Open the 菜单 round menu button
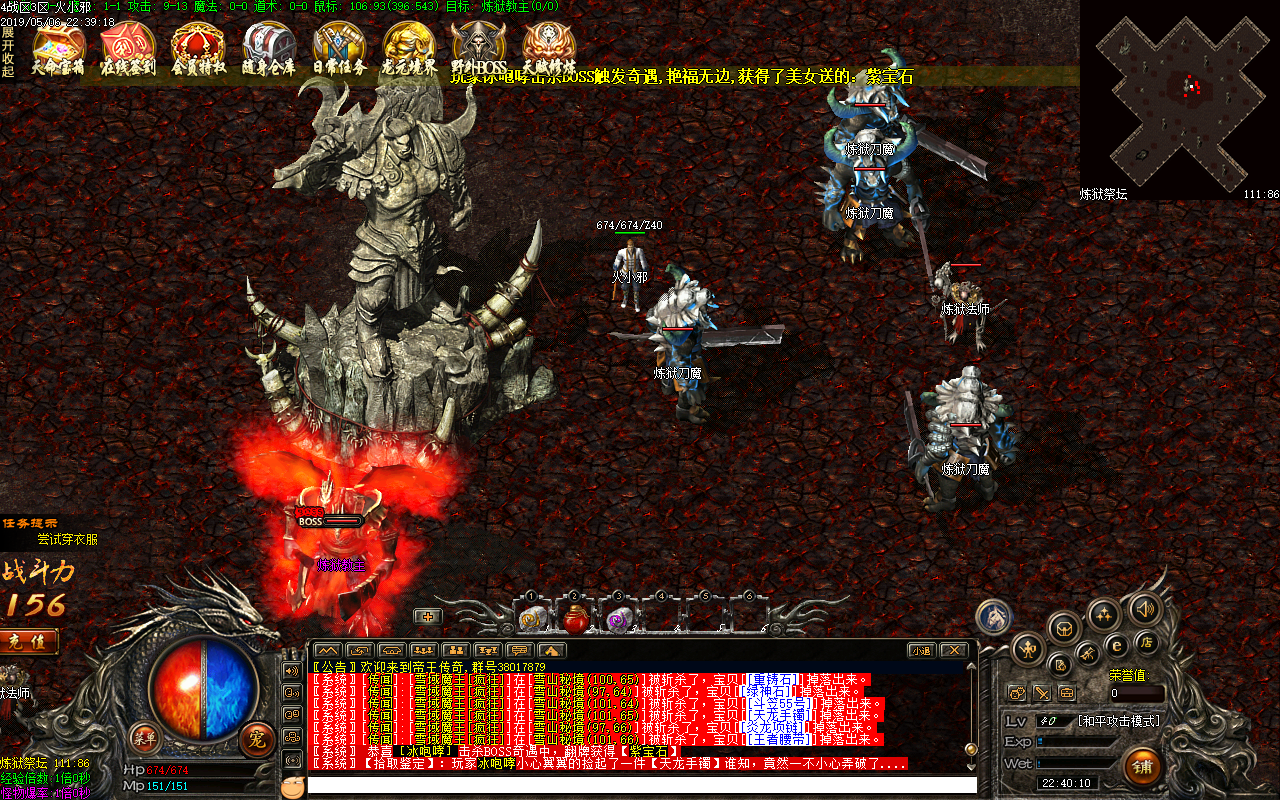The width and height of the screenshot is (1280, 800). [145, 739]
